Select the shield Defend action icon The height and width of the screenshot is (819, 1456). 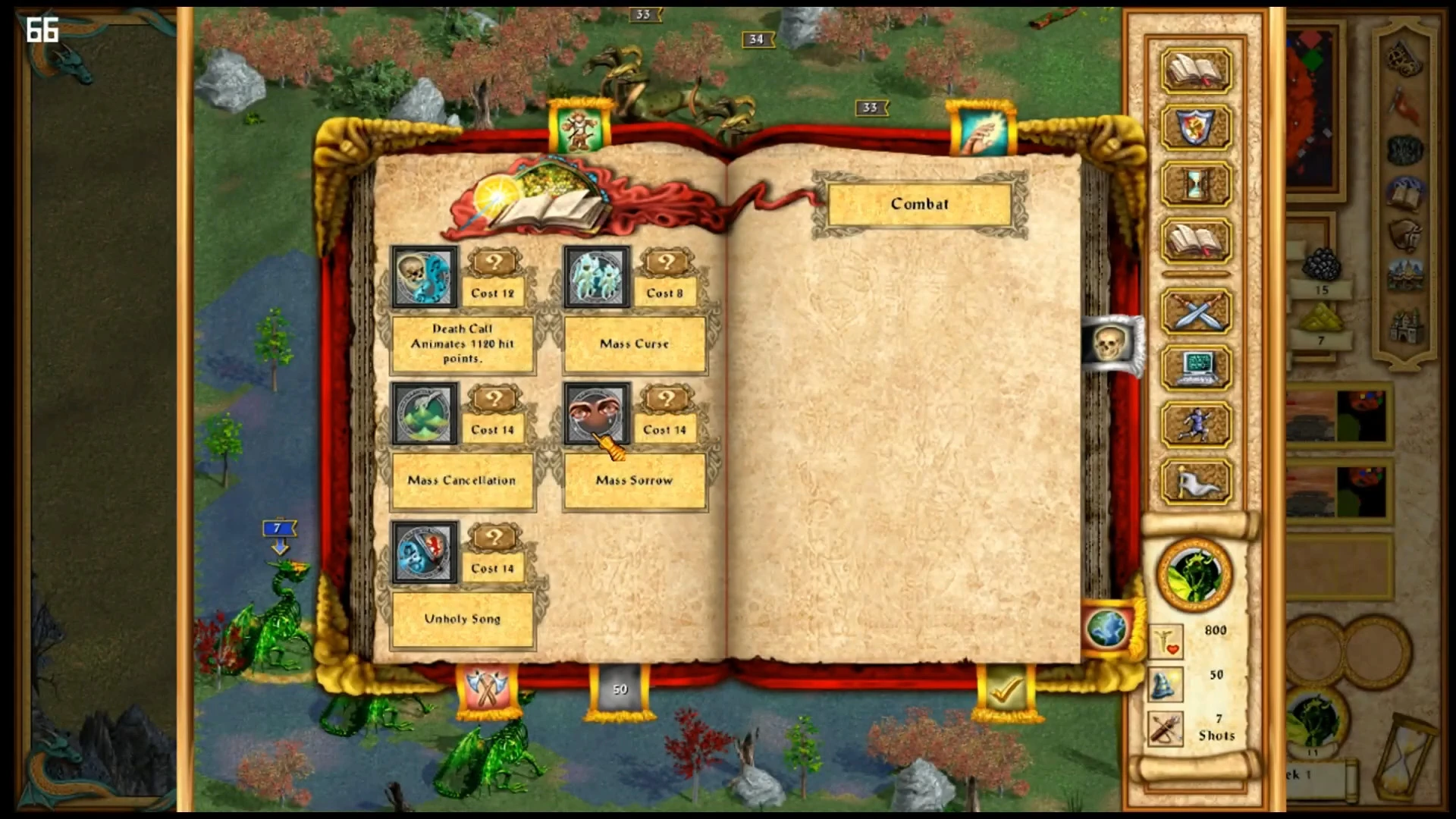pos(1194,127)
